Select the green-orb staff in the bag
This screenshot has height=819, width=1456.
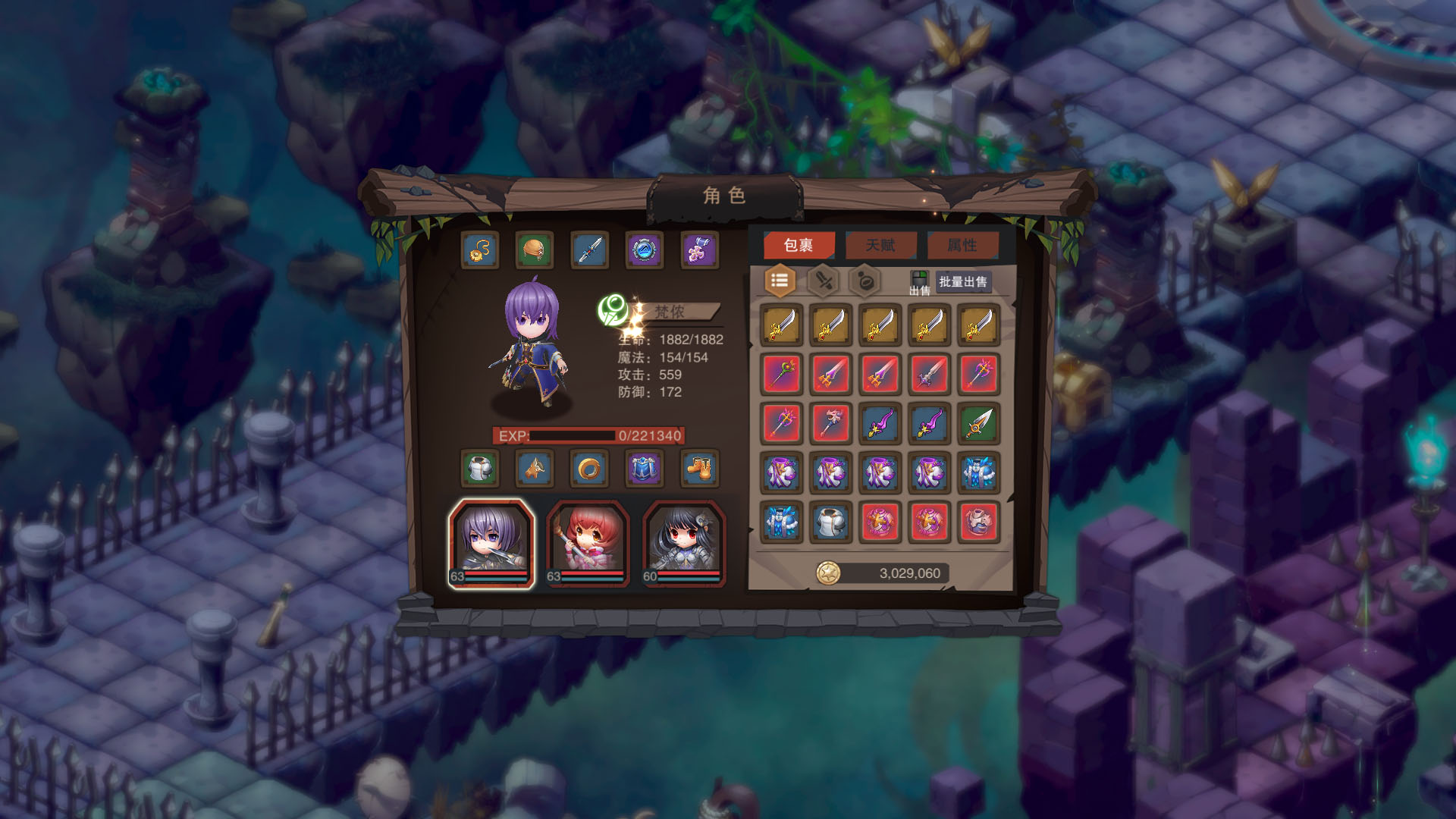782,374
